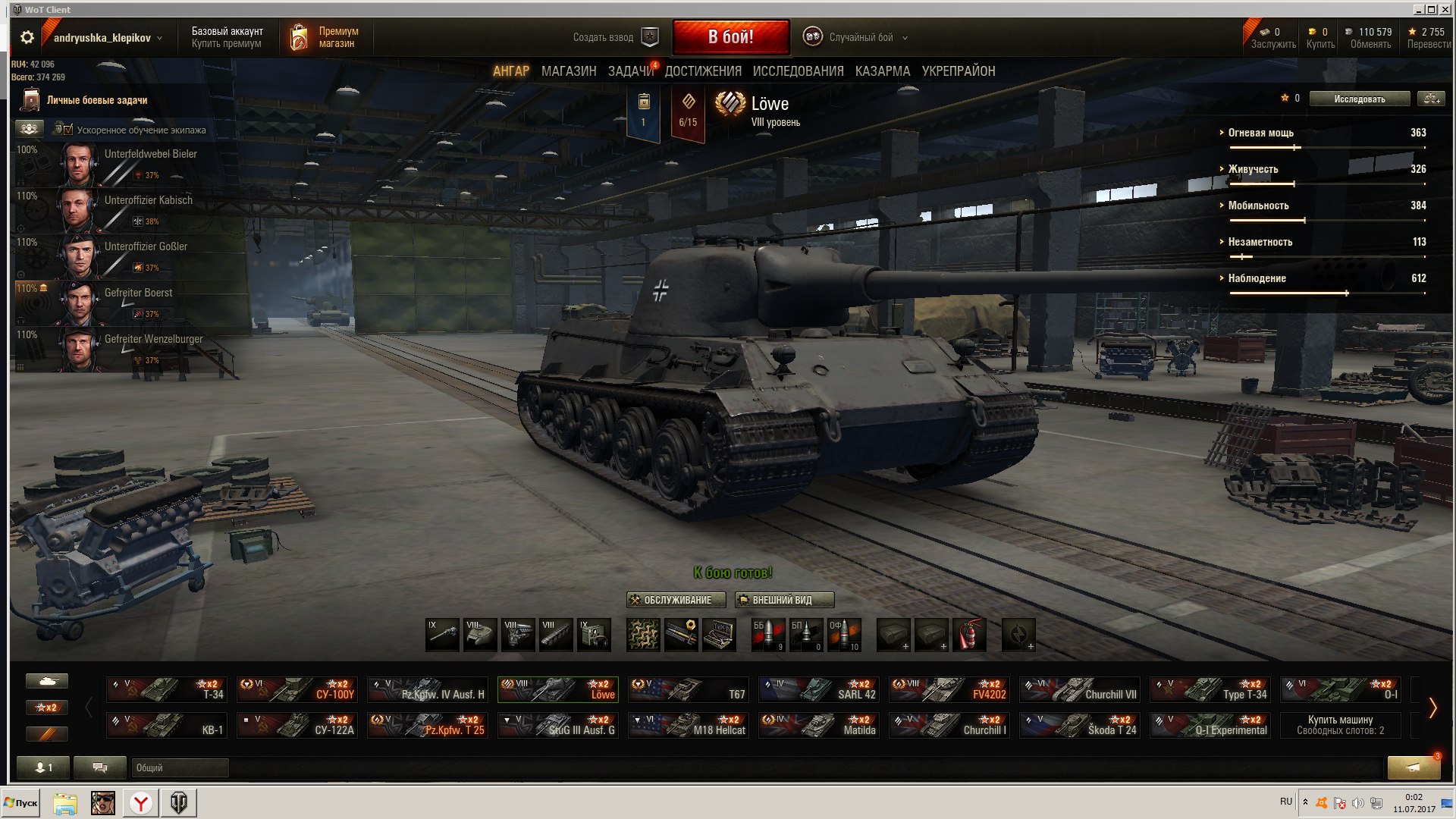Open ВНЕШНИЙ ВИД exterior customization
Viewport: 1456px width, 819px height.
(x=784, y=600)
